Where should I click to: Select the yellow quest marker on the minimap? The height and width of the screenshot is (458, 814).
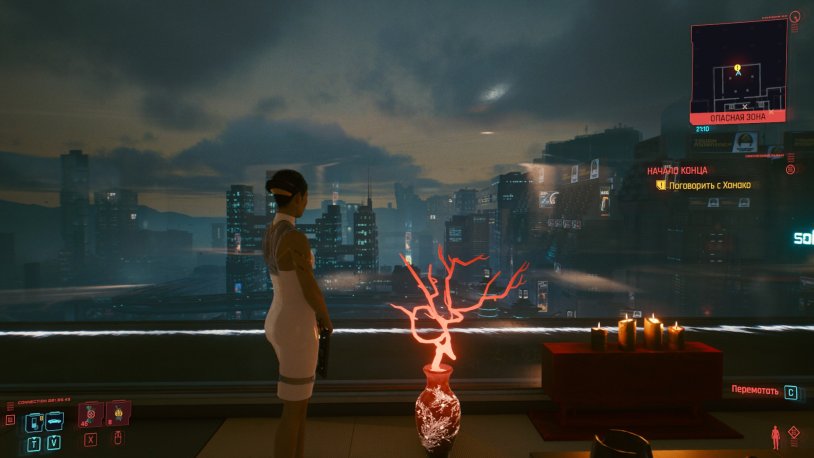point(738,69)
